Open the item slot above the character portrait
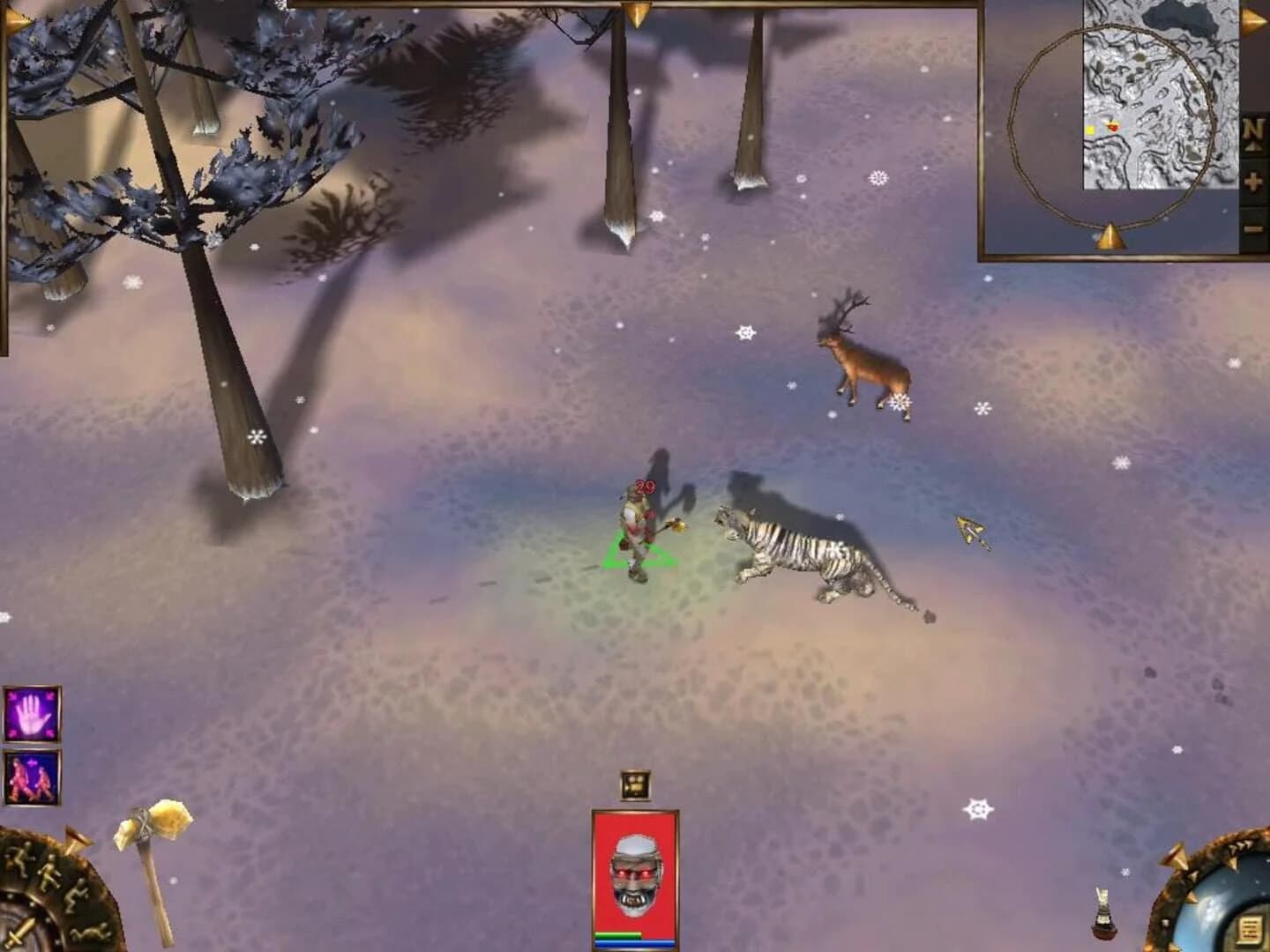 pos(633,782)
